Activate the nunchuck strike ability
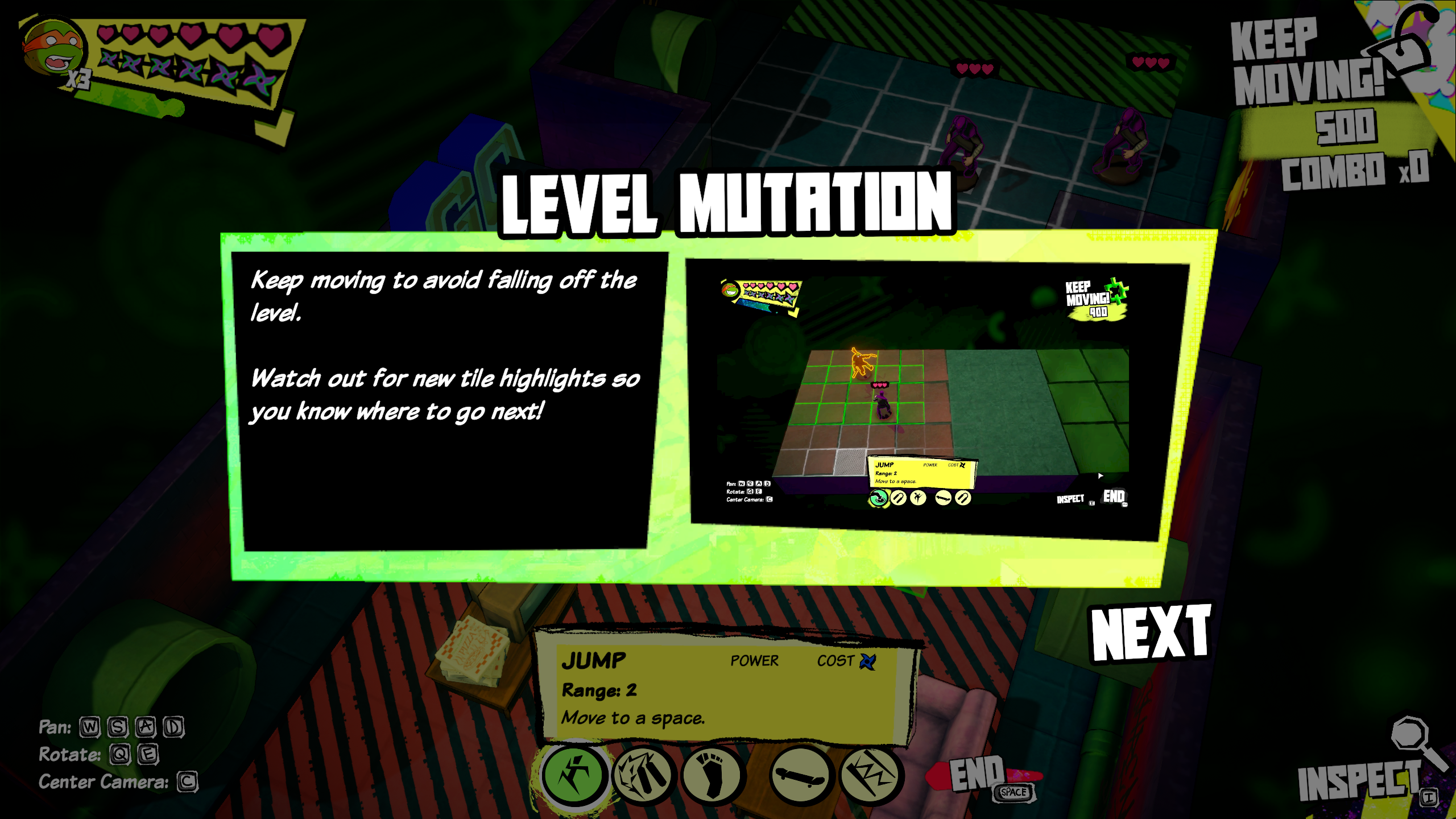 (x=644, y=776)
